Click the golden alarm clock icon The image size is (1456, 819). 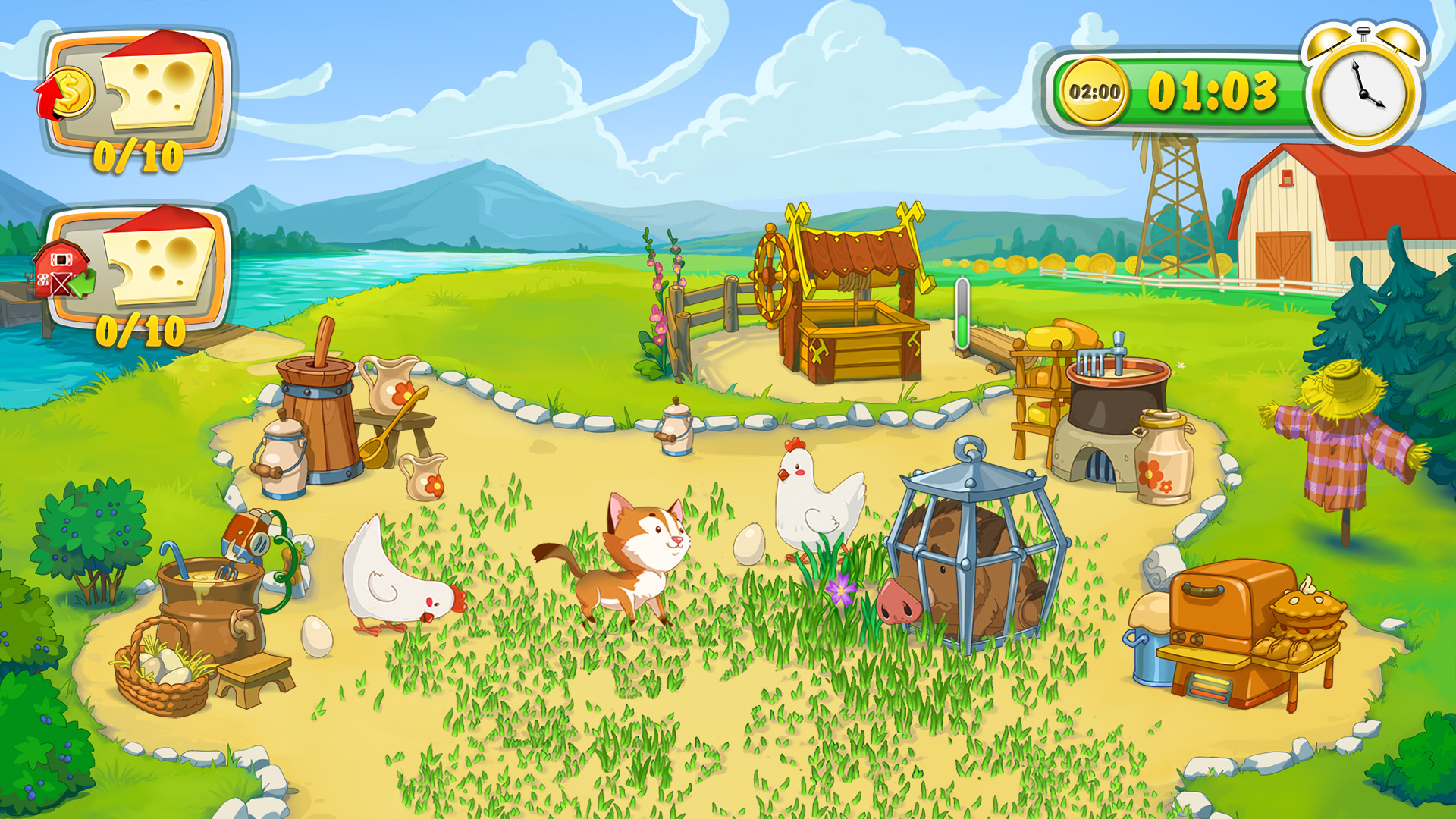[1362, 87]
